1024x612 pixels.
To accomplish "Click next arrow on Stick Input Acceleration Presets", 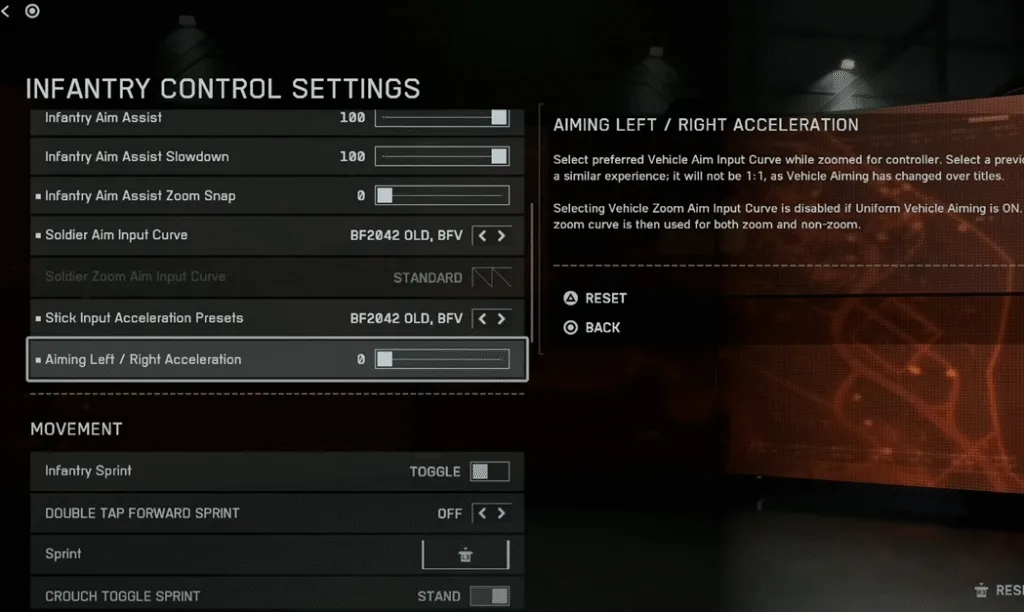I will [x=501, y=319].
